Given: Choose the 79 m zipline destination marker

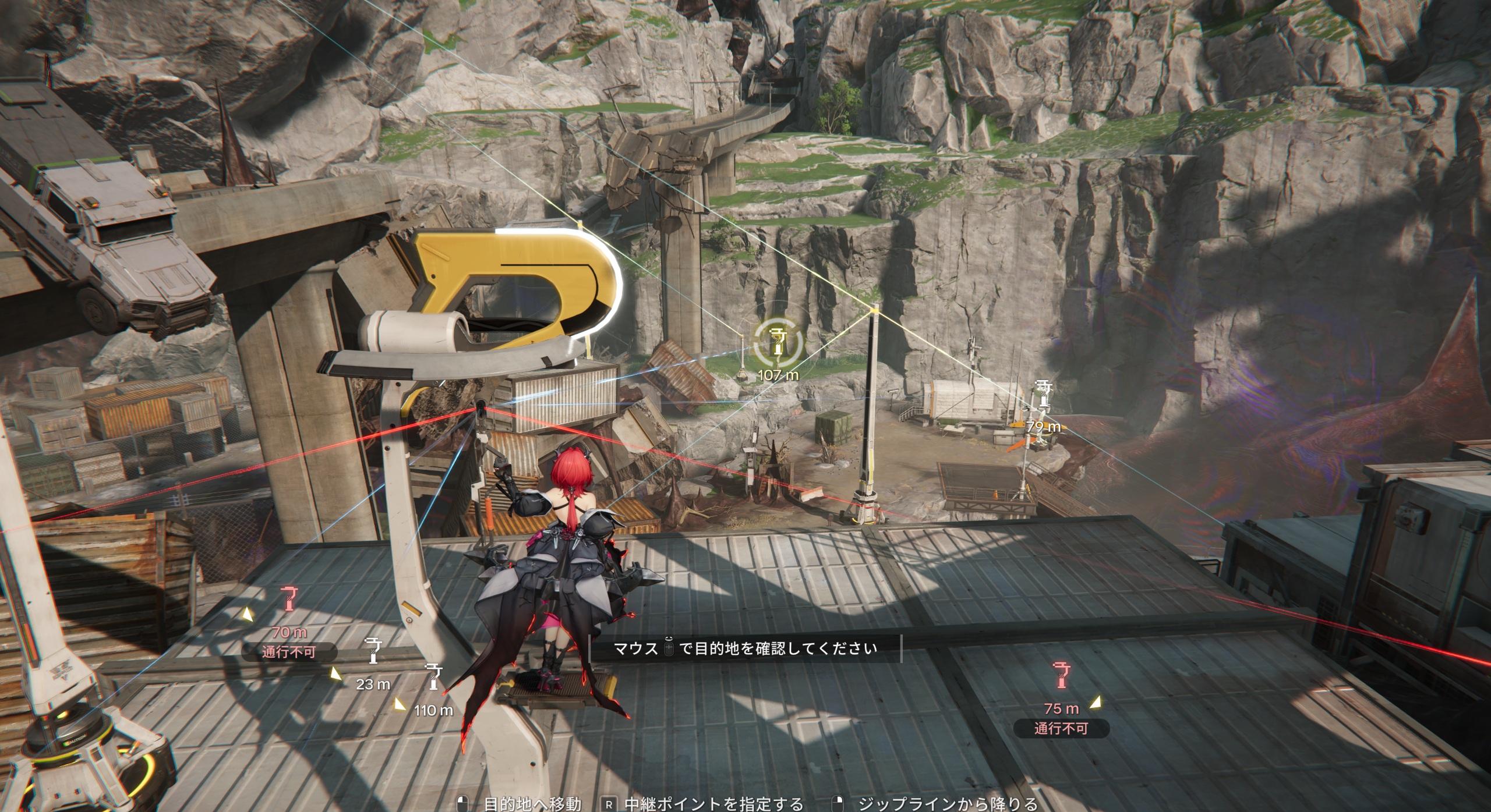Looking at the screenshot, I should click(x=1043, y=395).
